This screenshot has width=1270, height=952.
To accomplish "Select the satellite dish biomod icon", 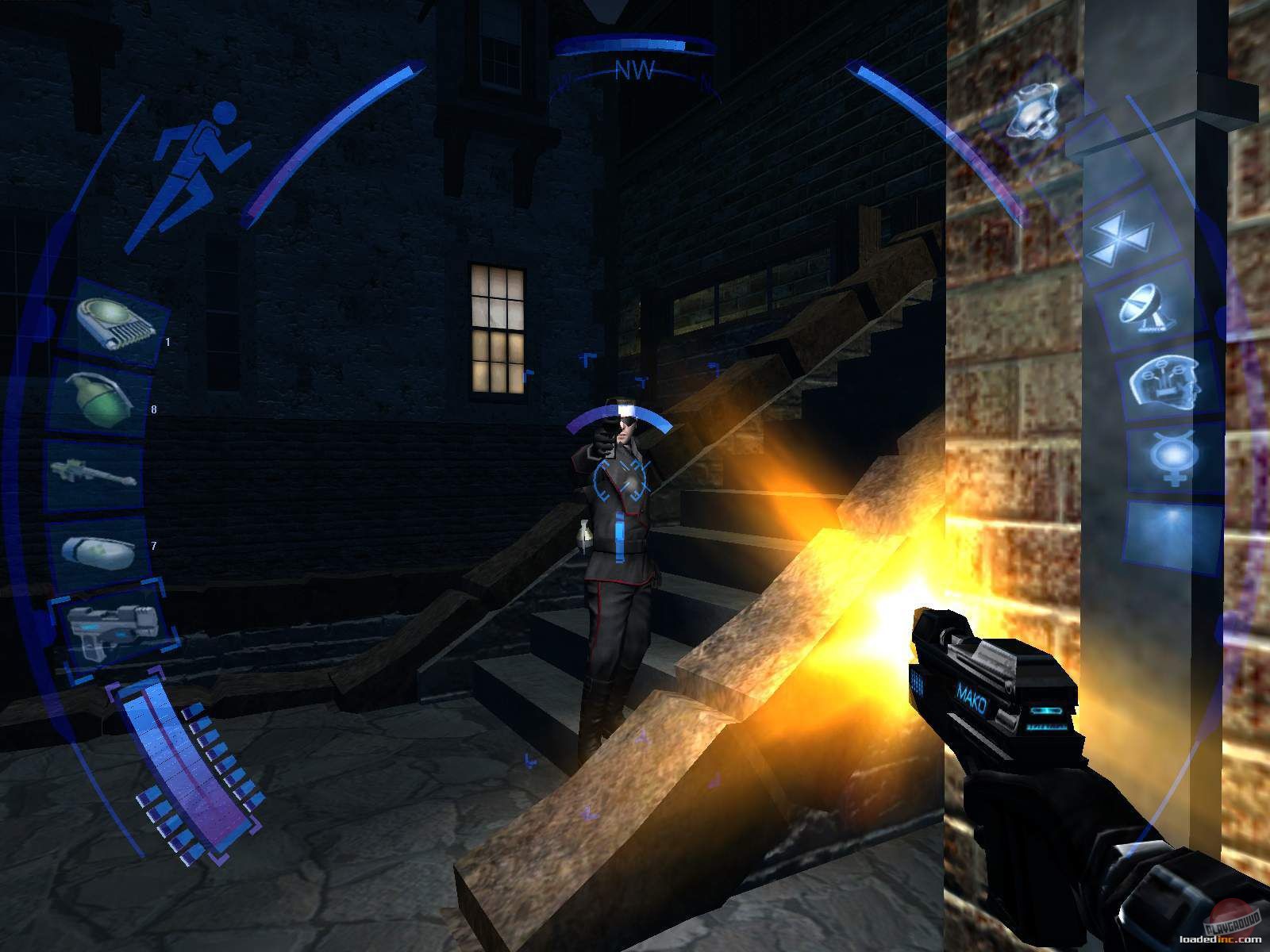I will pos(1145,309).
